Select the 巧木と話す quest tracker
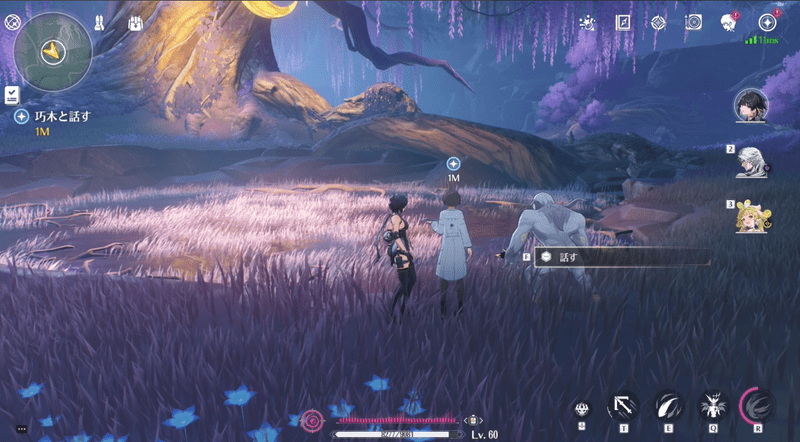The height and width of the screenshot is (442, 800). (x=62, y=117)
